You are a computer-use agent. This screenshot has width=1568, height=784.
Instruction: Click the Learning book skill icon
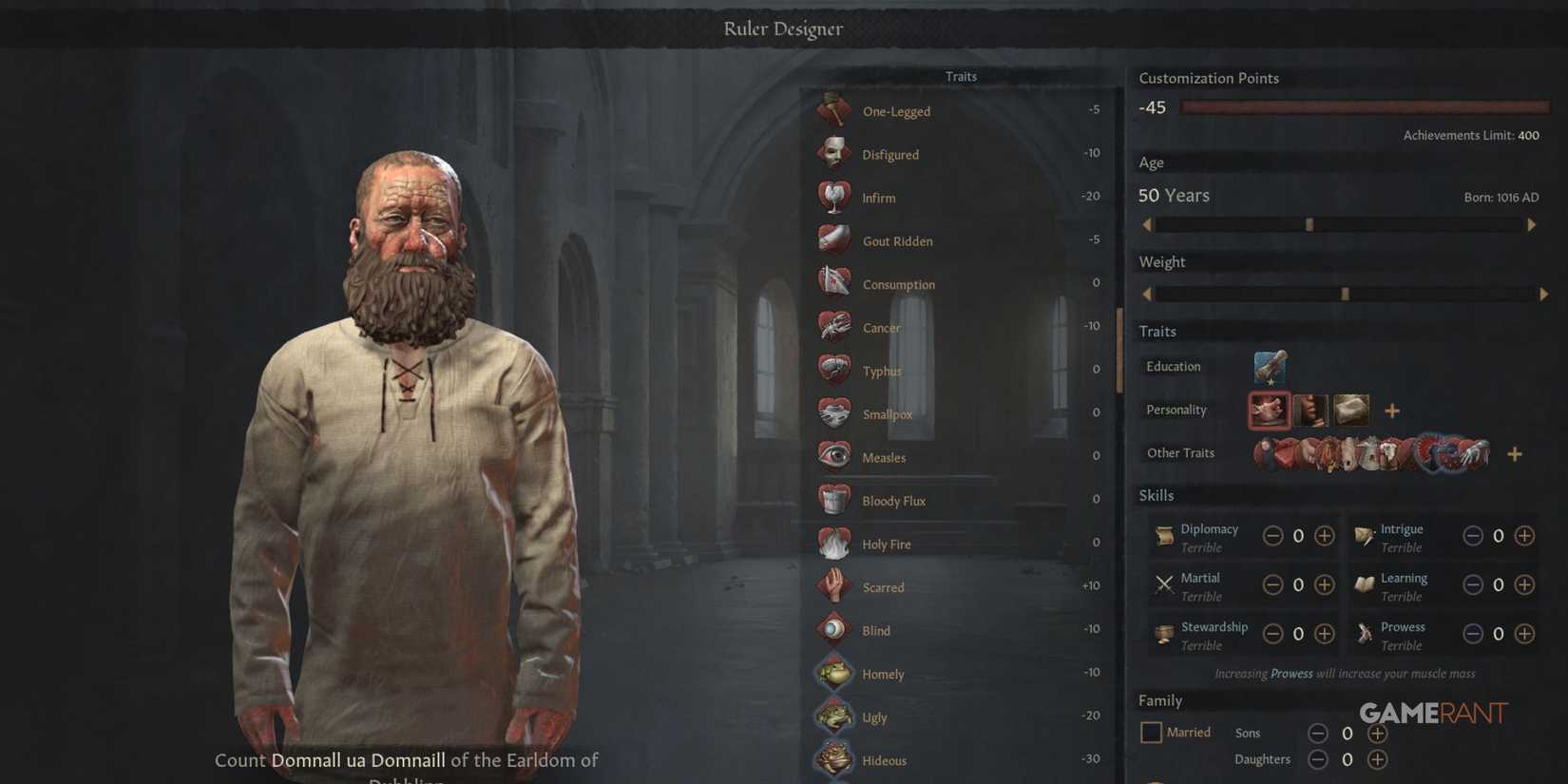click(x=1365, y=583)
